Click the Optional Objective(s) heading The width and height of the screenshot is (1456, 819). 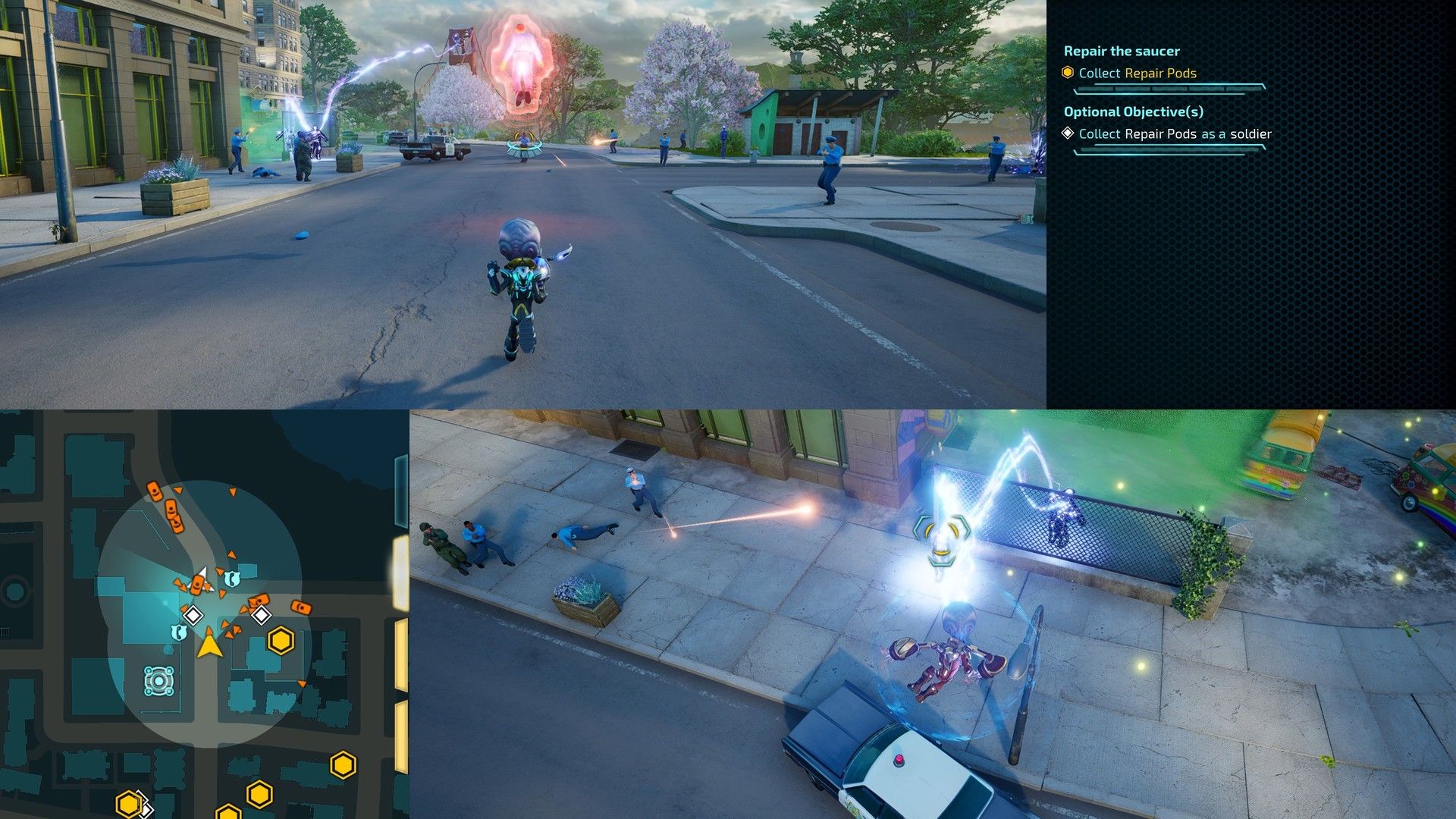click(1134, 111)
